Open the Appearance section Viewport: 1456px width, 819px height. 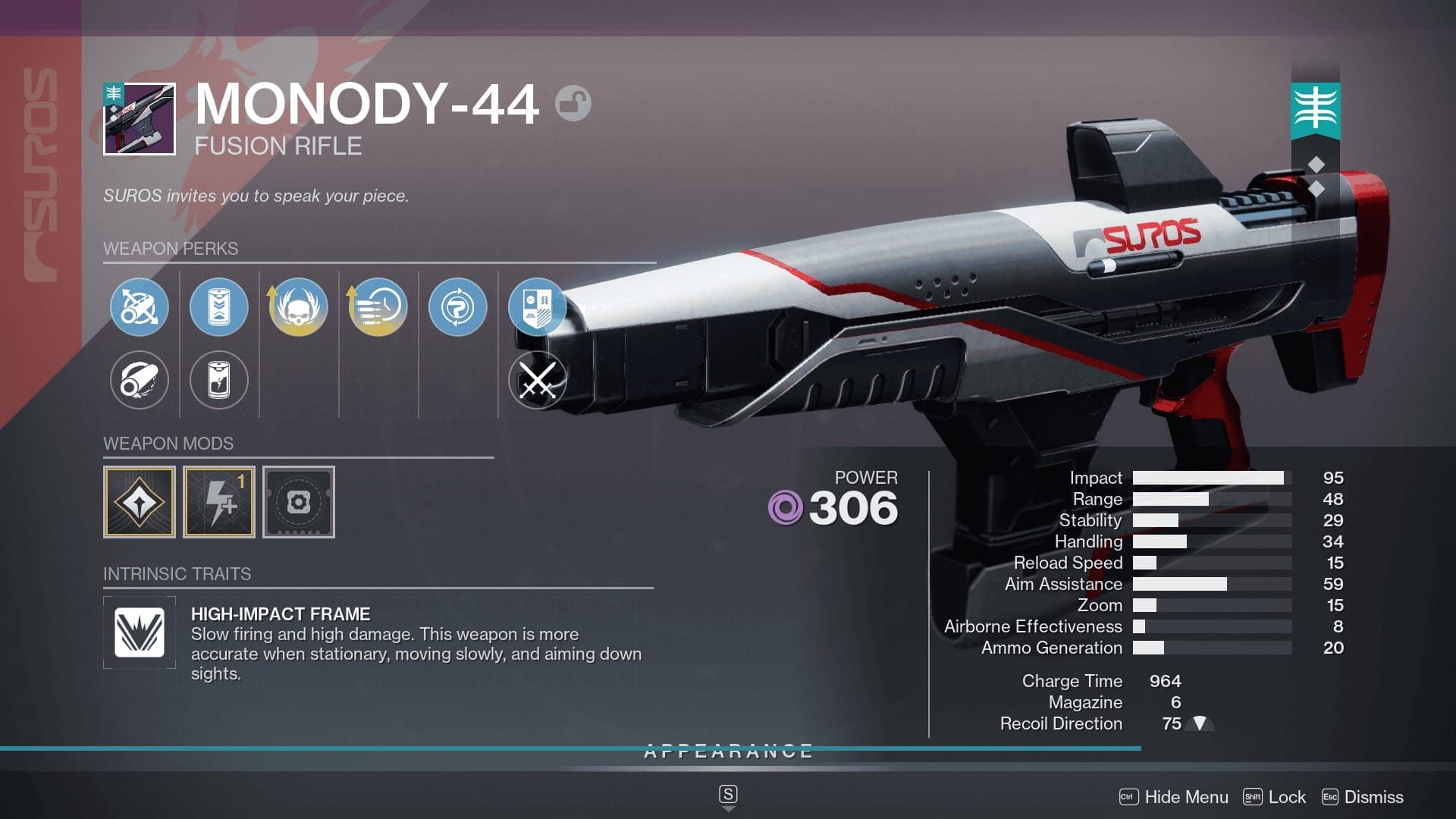[728, 752]
